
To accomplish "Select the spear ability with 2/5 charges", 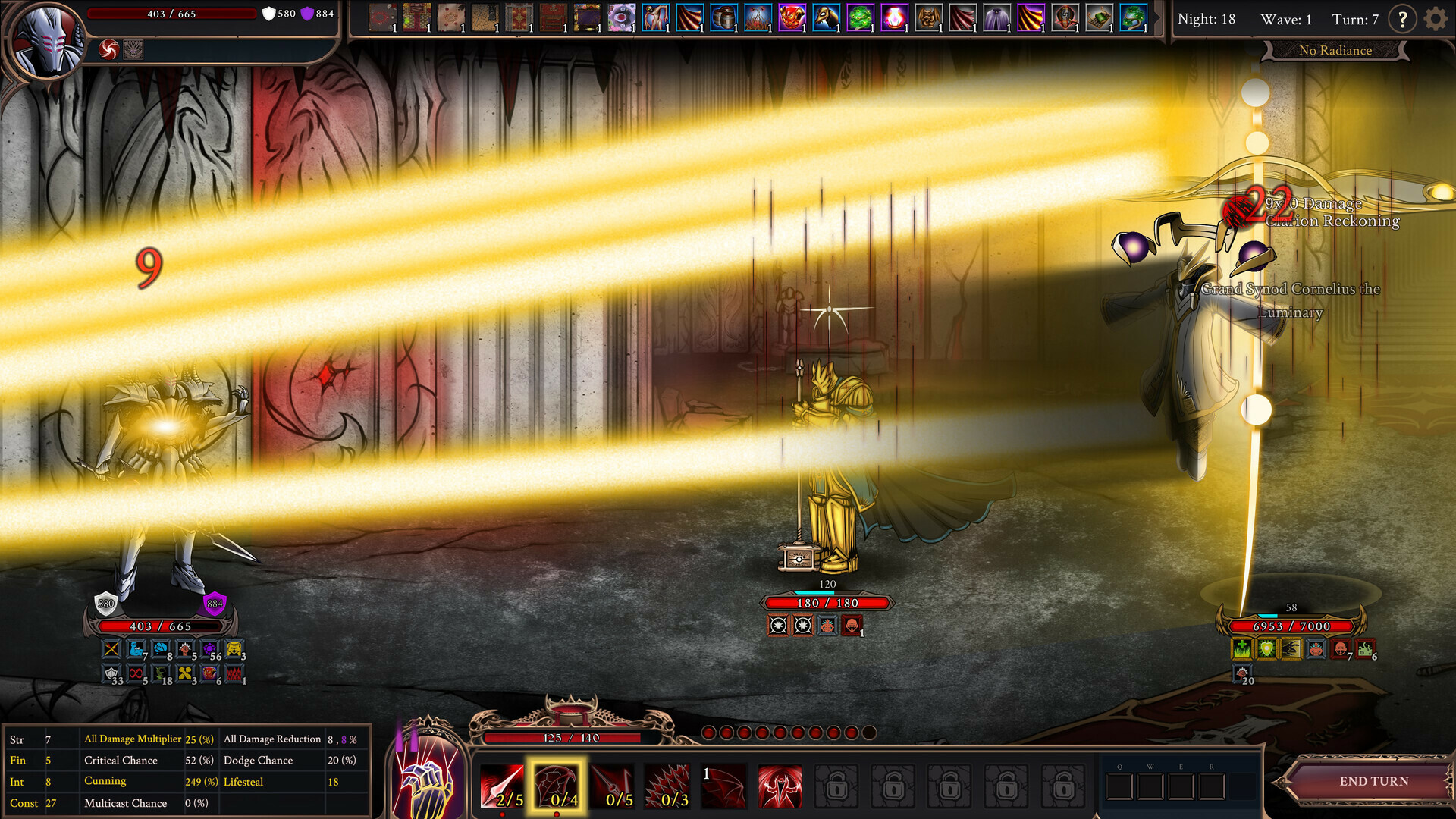I will (x=502, y=785).
